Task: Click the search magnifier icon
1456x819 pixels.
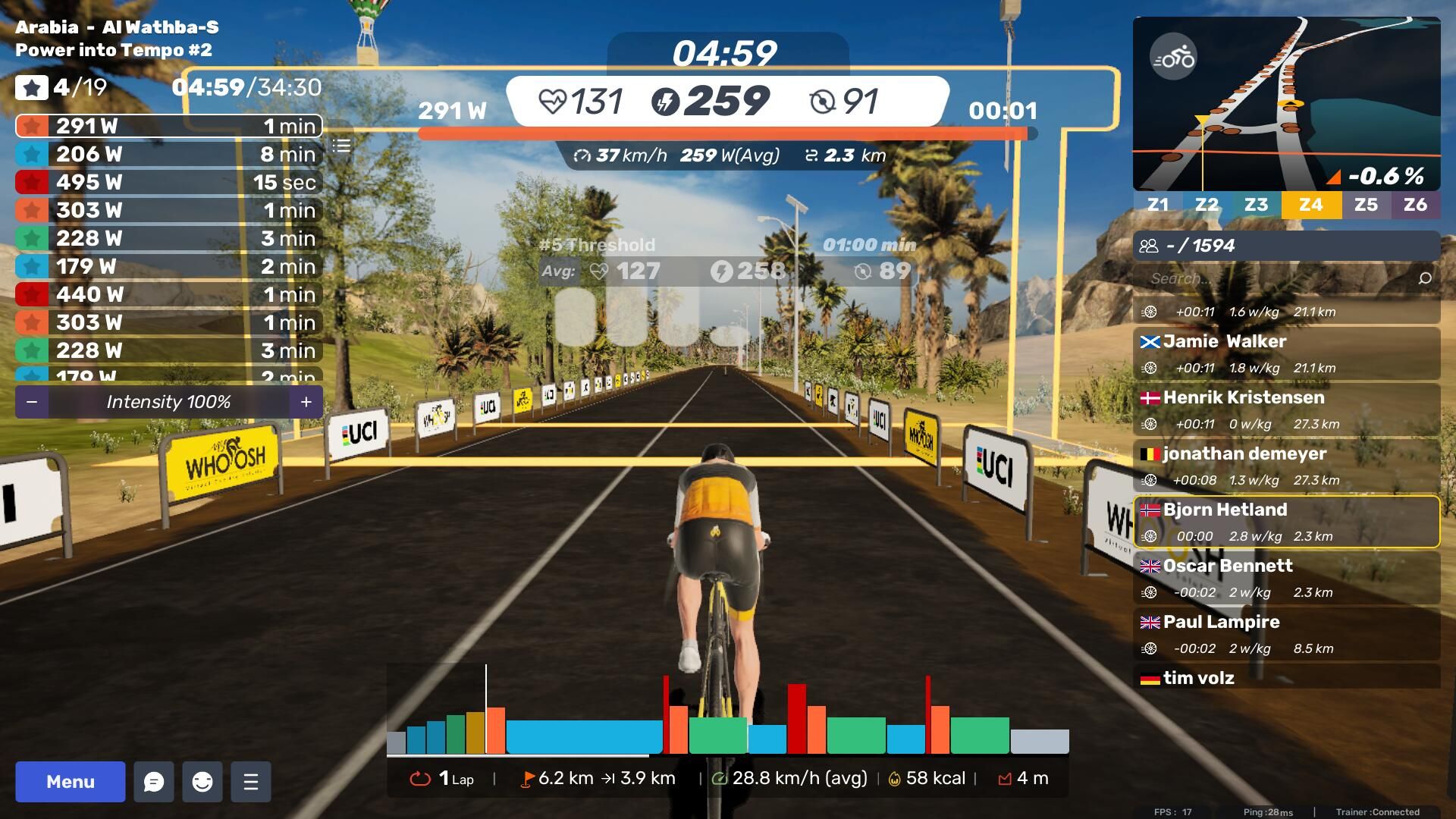Action: (1425, 278)
